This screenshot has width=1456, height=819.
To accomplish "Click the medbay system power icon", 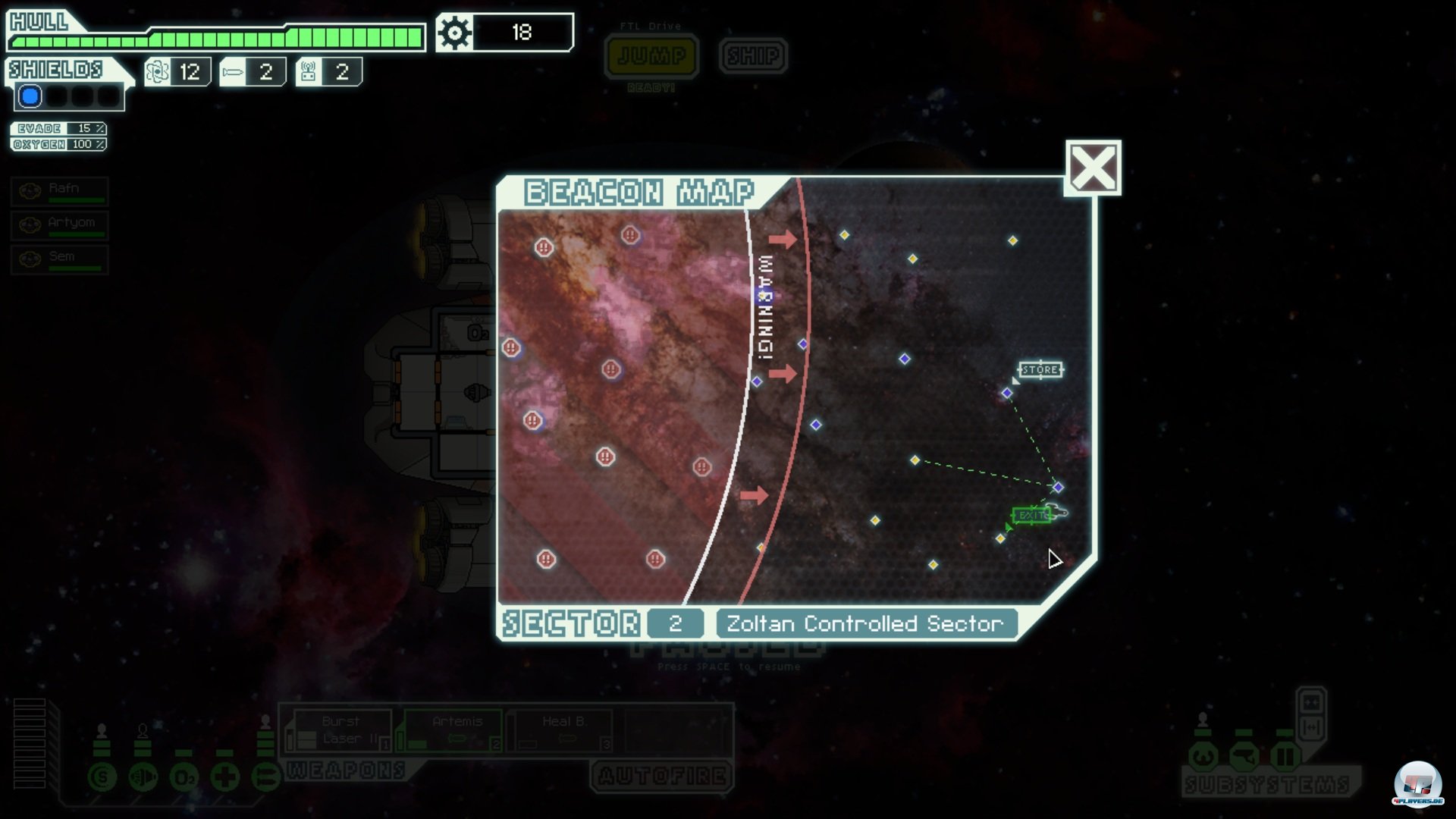I will click(x=224, y=777).
